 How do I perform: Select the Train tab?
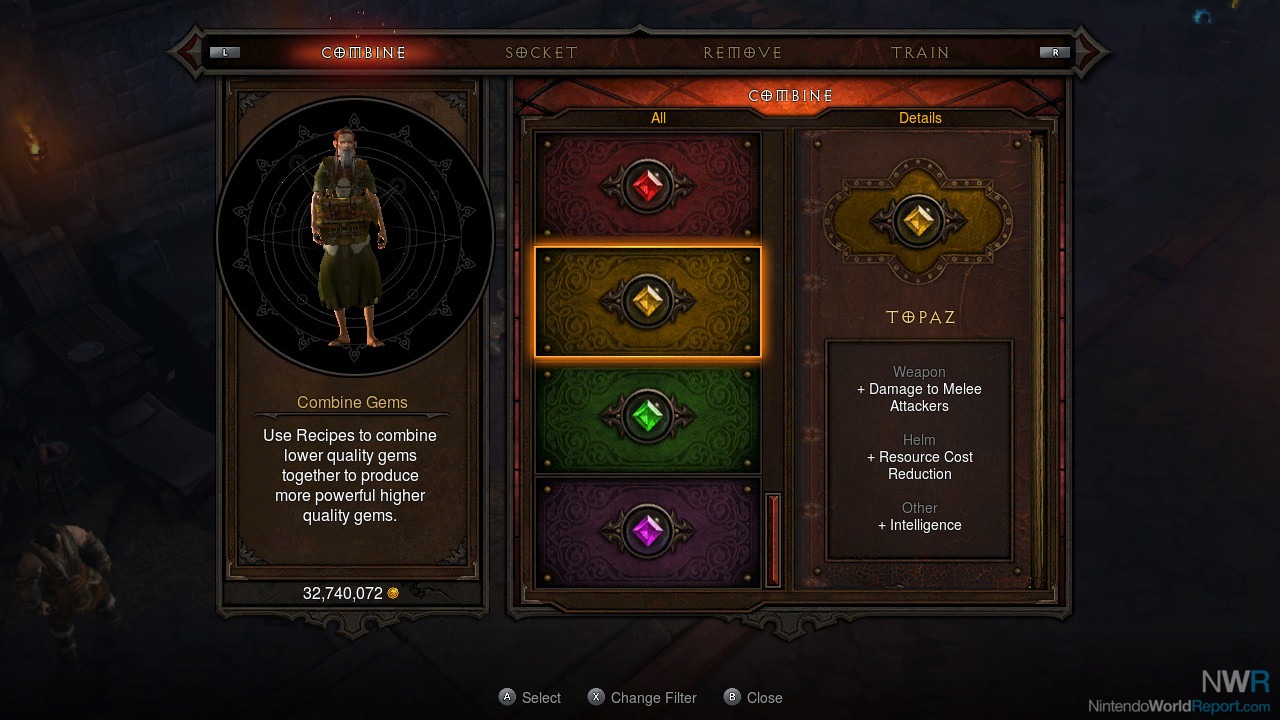tap(920, 53)
